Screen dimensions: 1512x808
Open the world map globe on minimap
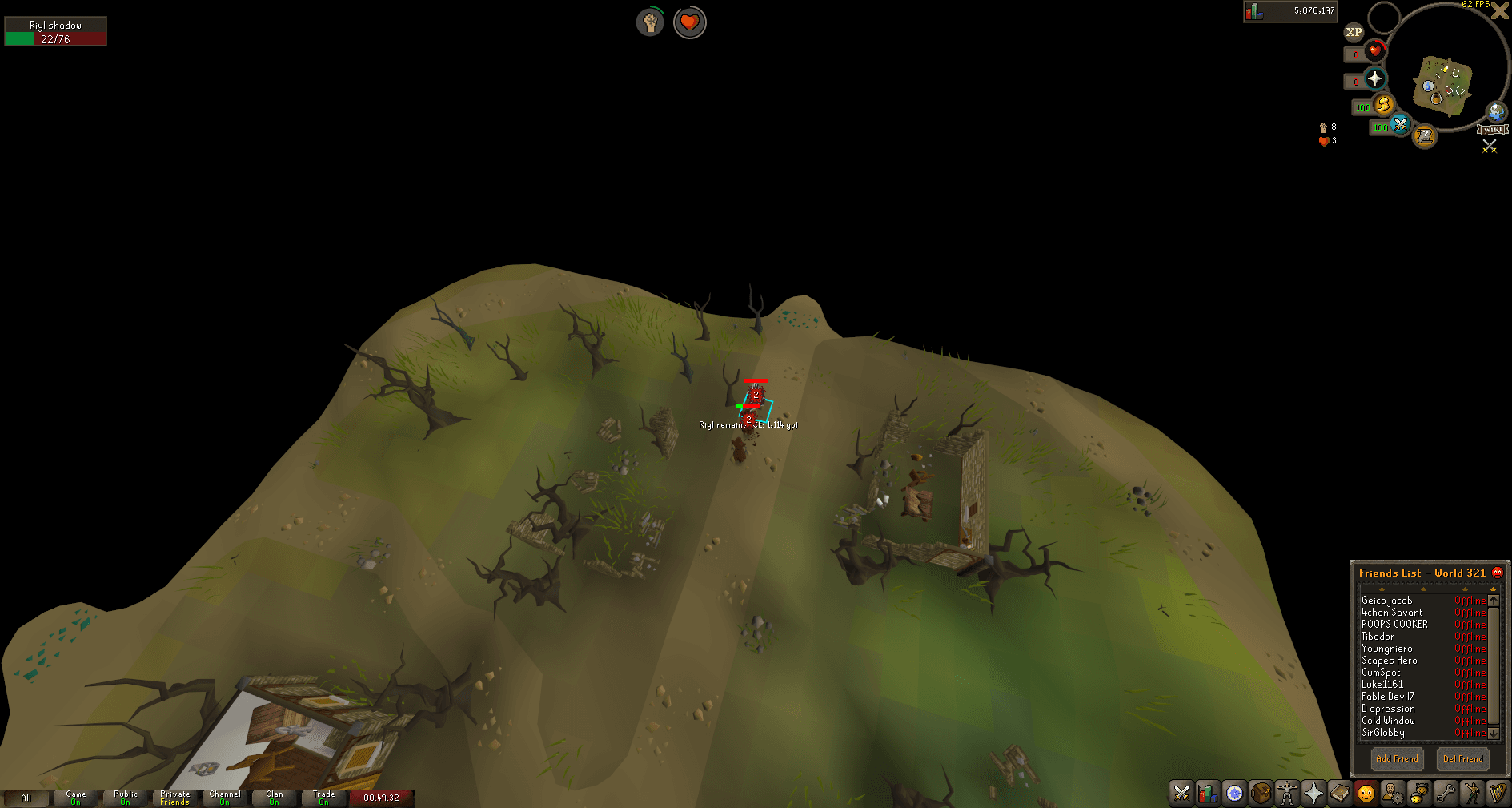point(1496,113)
